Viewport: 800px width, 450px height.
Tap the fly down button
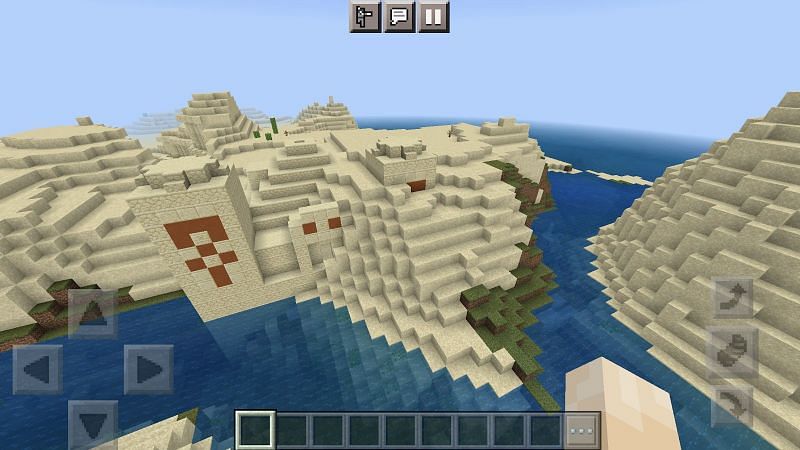732,405
